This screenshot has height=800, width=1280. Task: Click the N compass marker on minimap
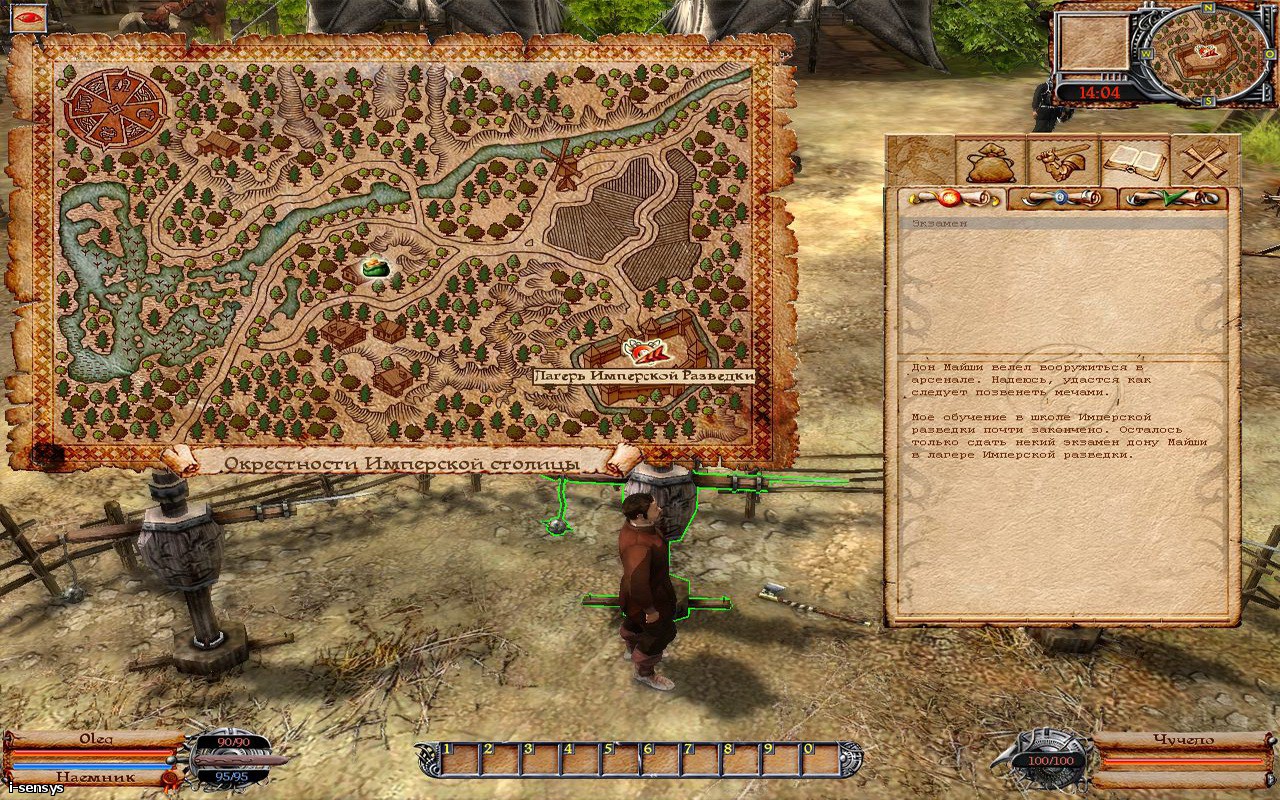pyautogui.click(x=1209, y=8)
